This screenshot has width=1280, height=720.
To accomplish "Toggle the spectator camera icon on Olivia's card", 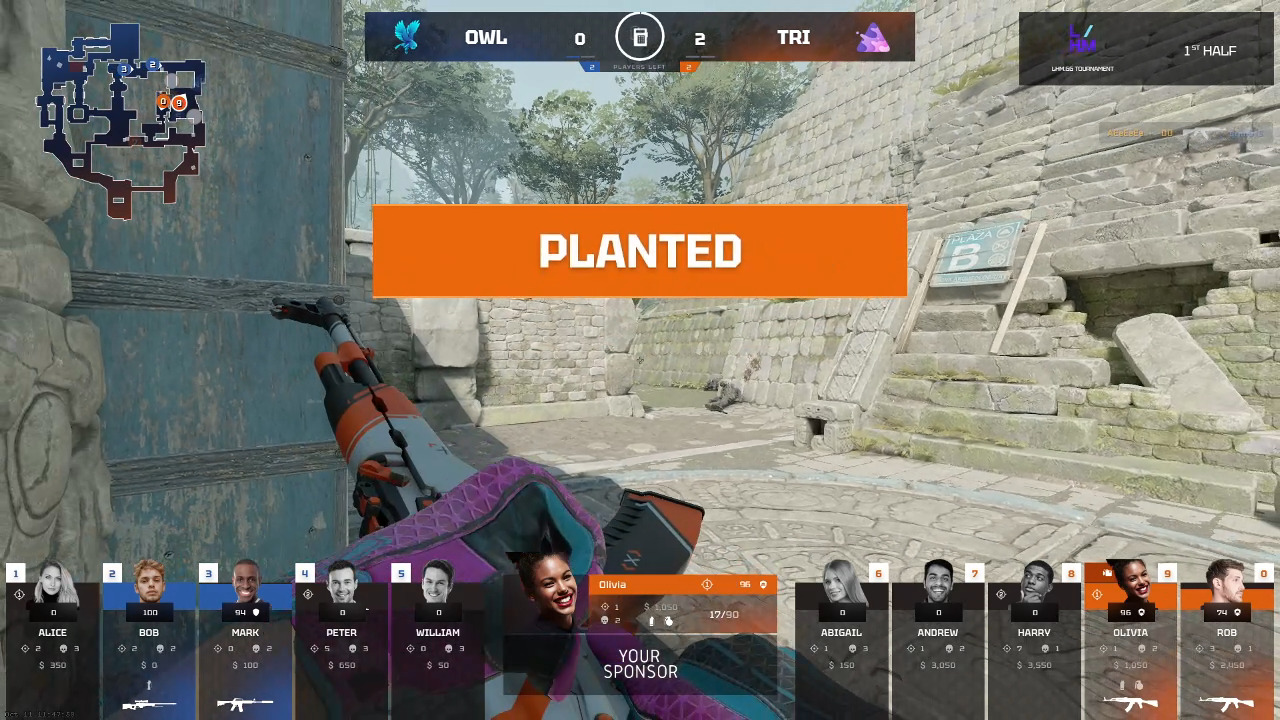I will [x=1106, y=573].
